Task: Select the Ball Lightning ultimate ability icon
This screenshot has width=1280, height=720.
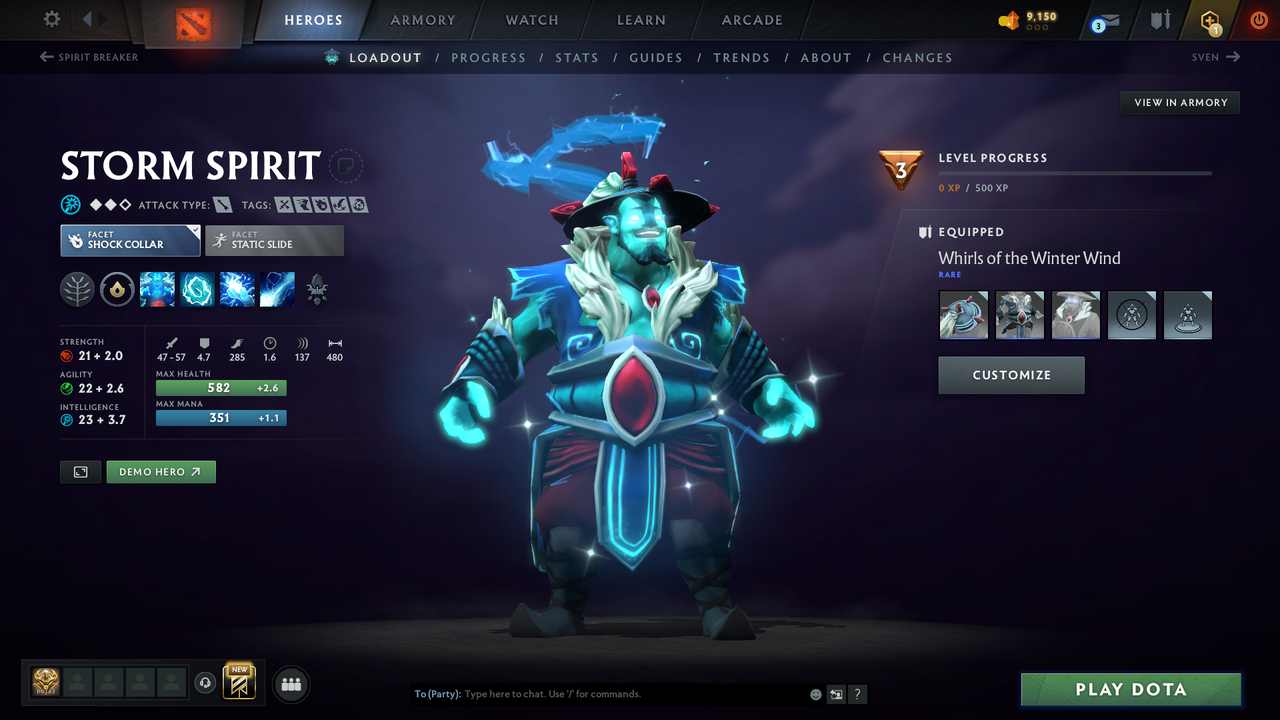Action: (x=277, y=290)
